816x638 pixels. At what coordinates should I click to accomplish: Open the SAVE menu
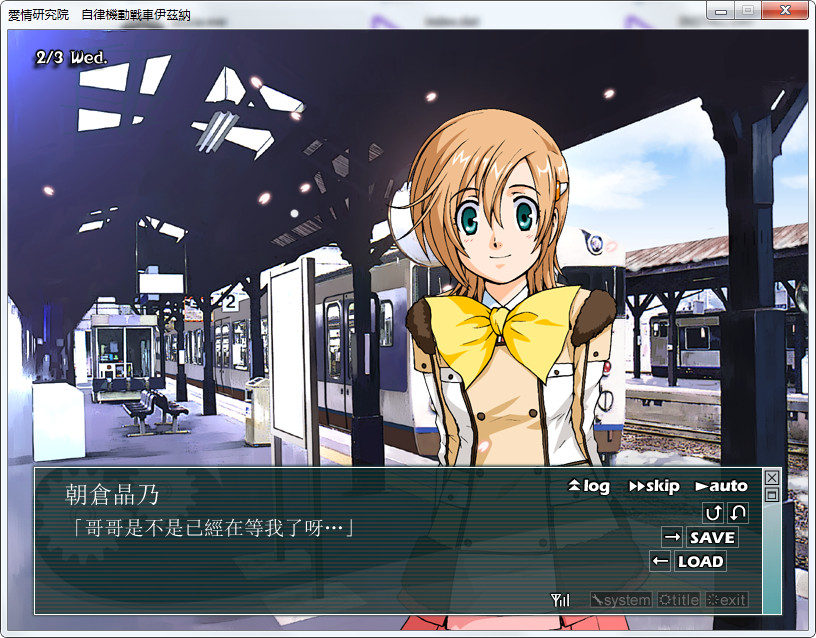point(712,537)
